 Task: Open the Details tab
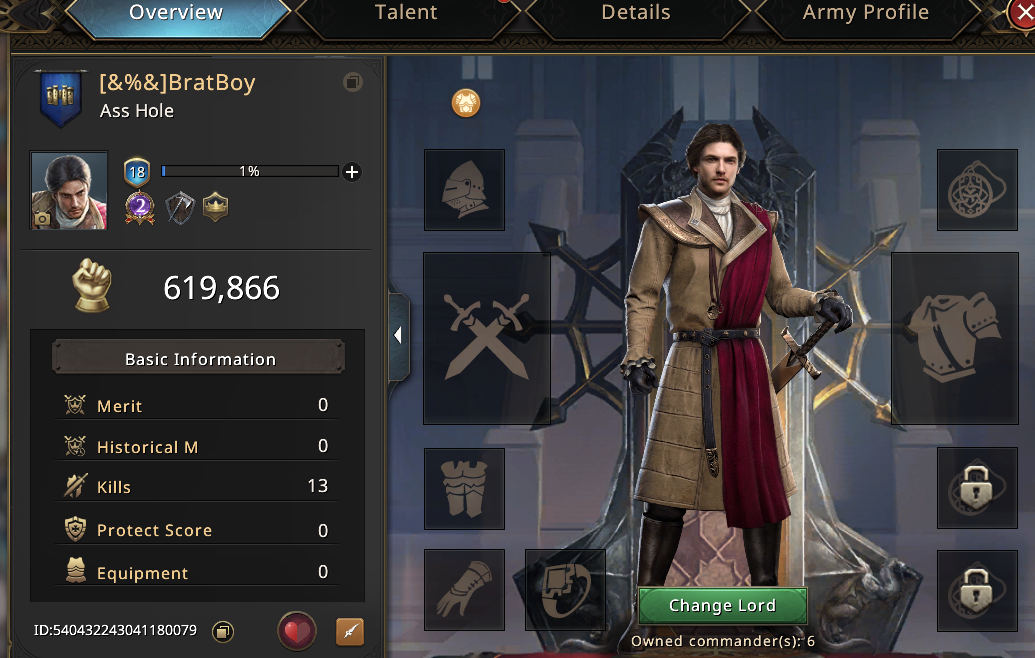click(x=635, y=13)
